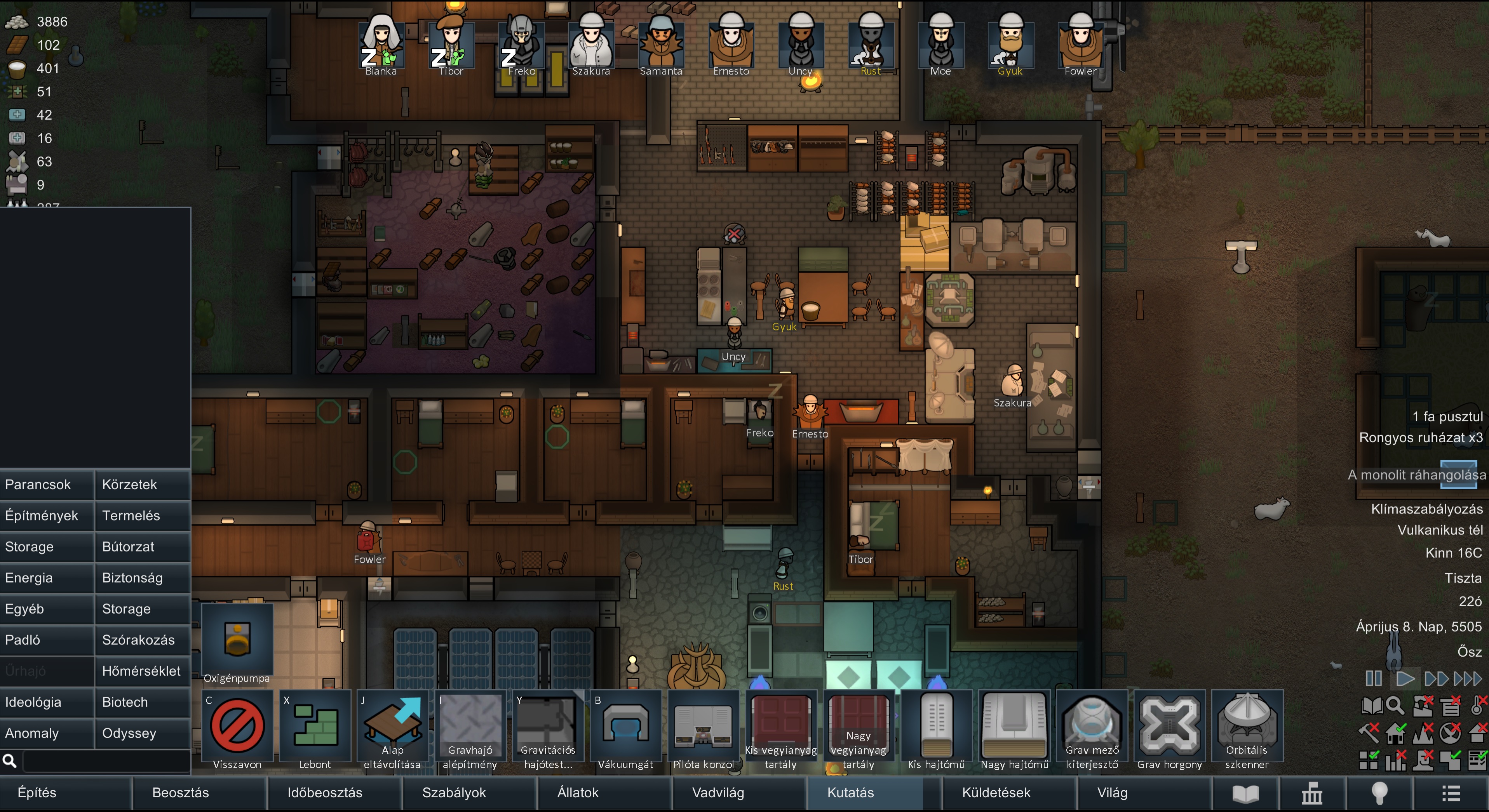Screen dimensions: 1489x812
Task: Open the main menu list icon
Action: coord(1451,793)
